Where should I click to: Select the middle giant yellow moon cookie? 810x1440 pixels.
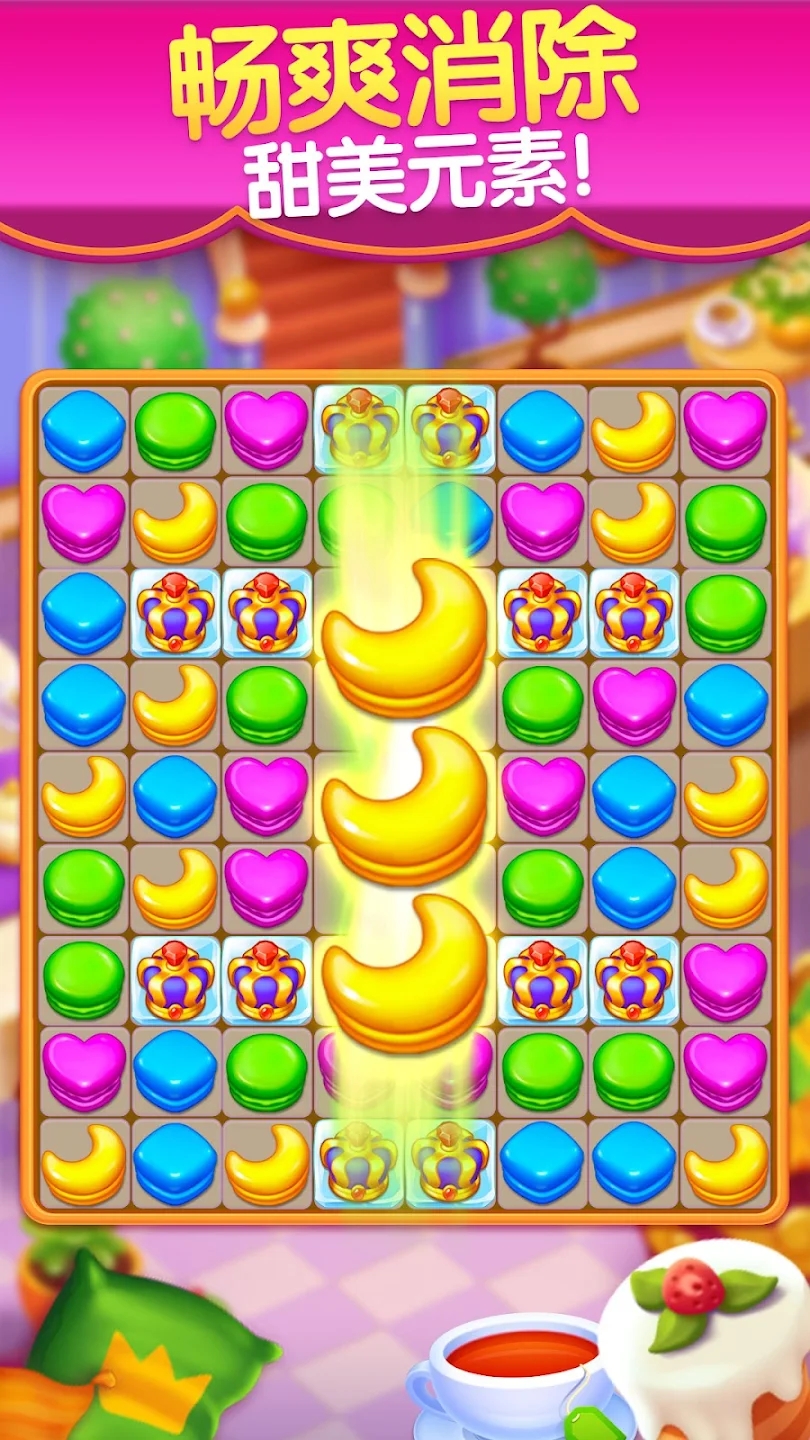pos(405,800)
